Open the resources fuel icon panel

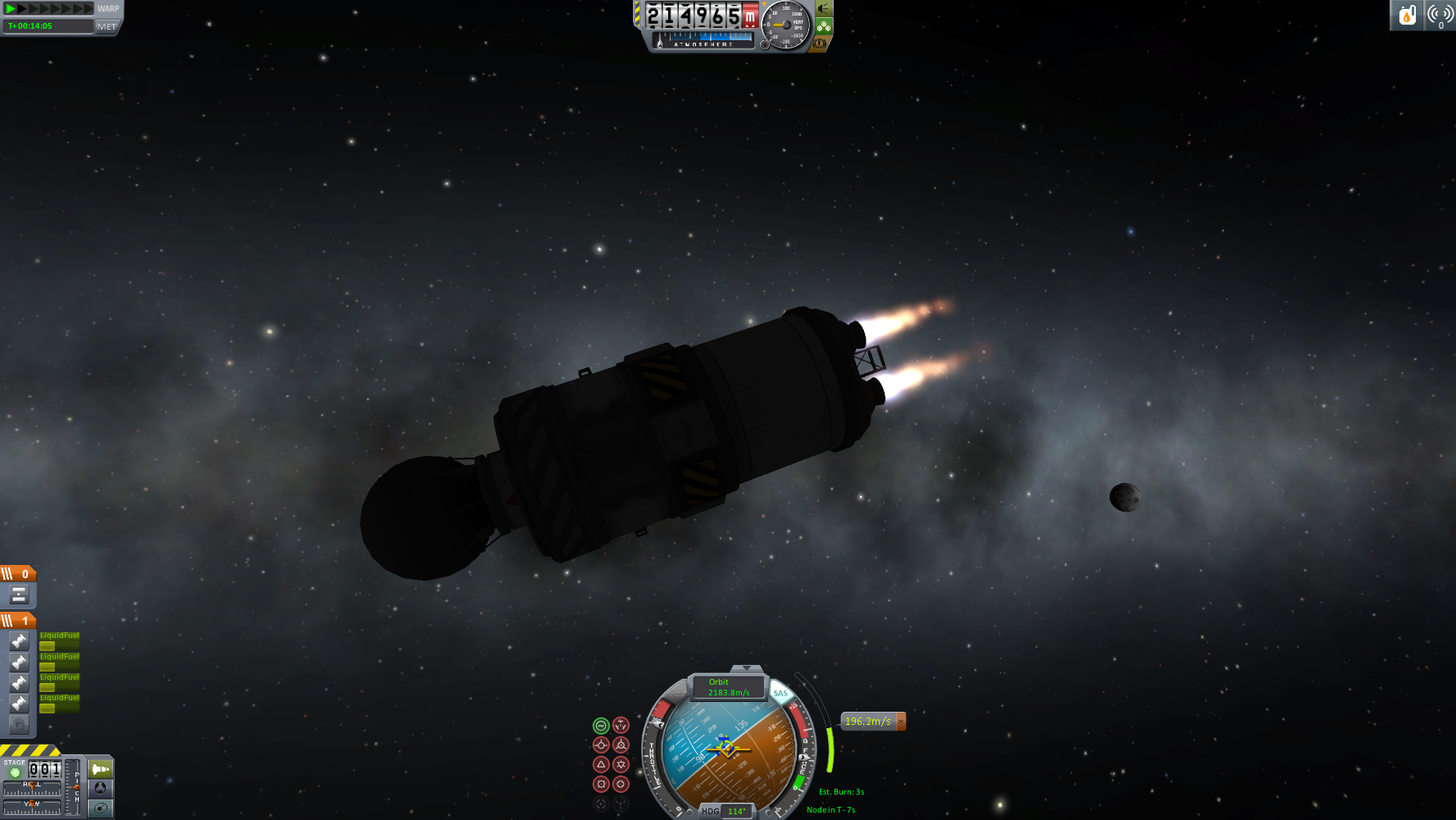tap(1408, 15)
